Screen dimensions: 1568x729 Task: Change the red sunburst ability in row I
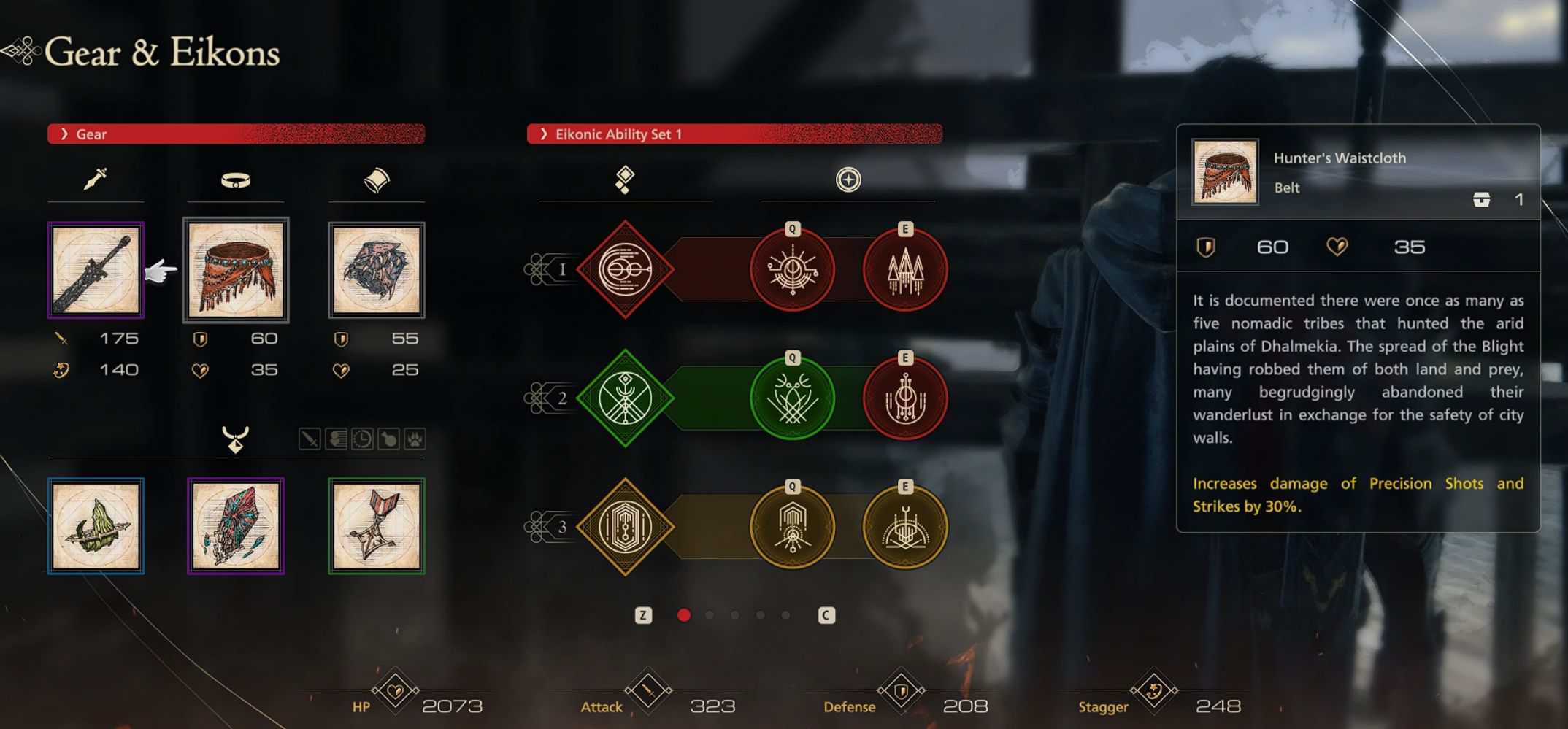coord(793,270)
